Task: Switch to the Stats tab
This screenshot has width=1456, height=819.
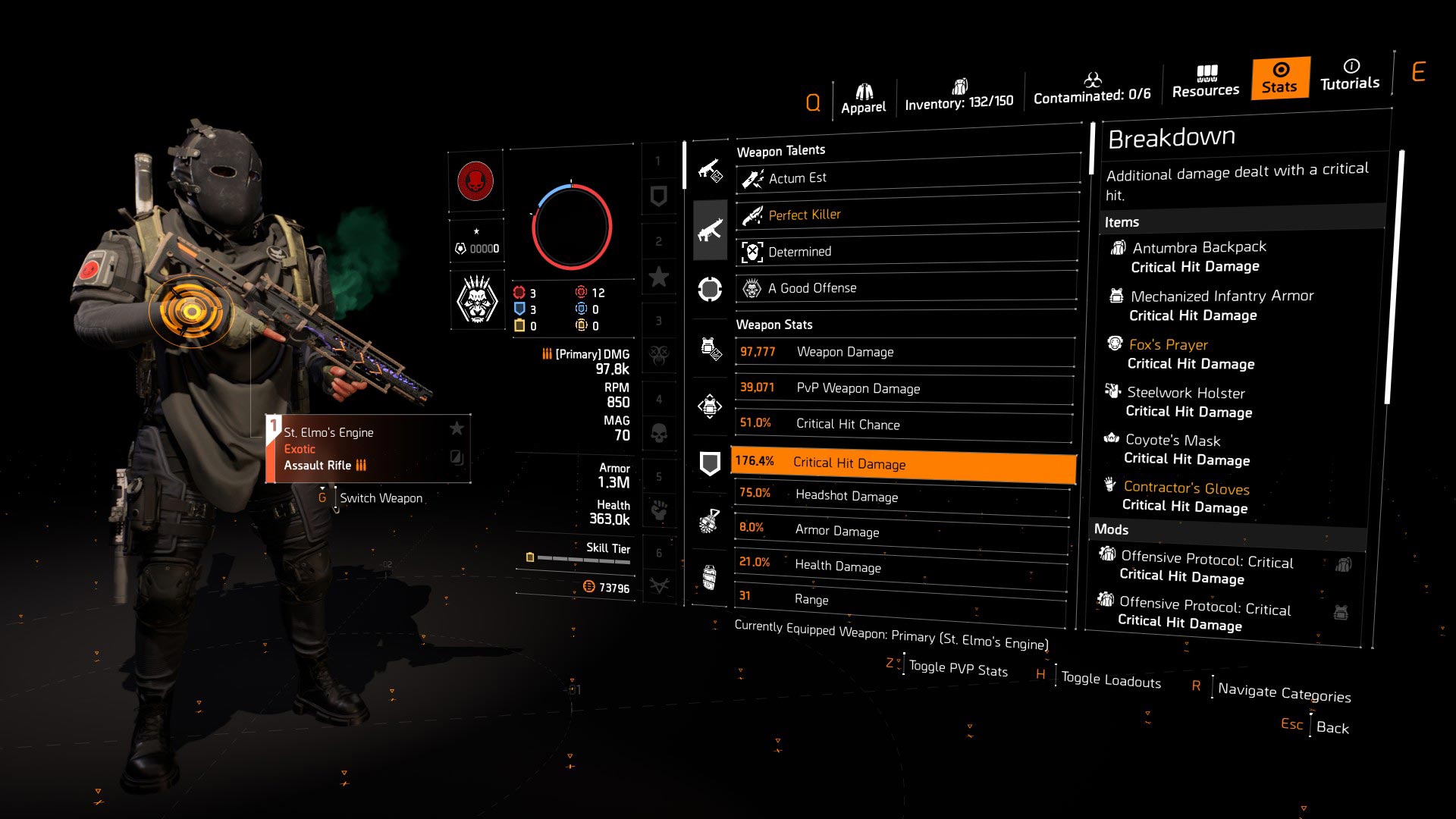Action: [x=1279, y=78]
